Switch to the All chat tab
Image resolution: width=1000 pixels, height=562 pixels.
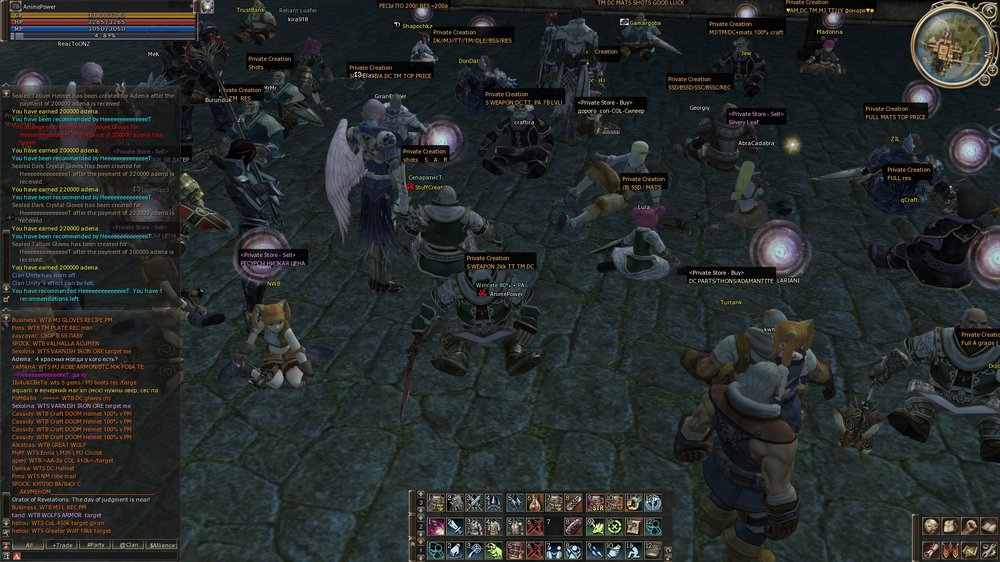click(28, 545)
